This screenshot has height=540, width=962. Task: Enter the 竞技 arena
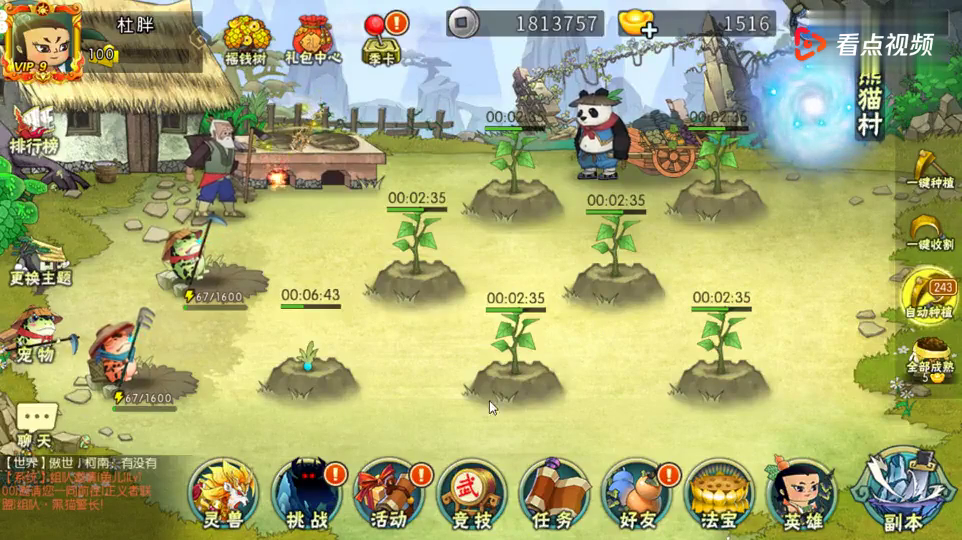(472, 492)
